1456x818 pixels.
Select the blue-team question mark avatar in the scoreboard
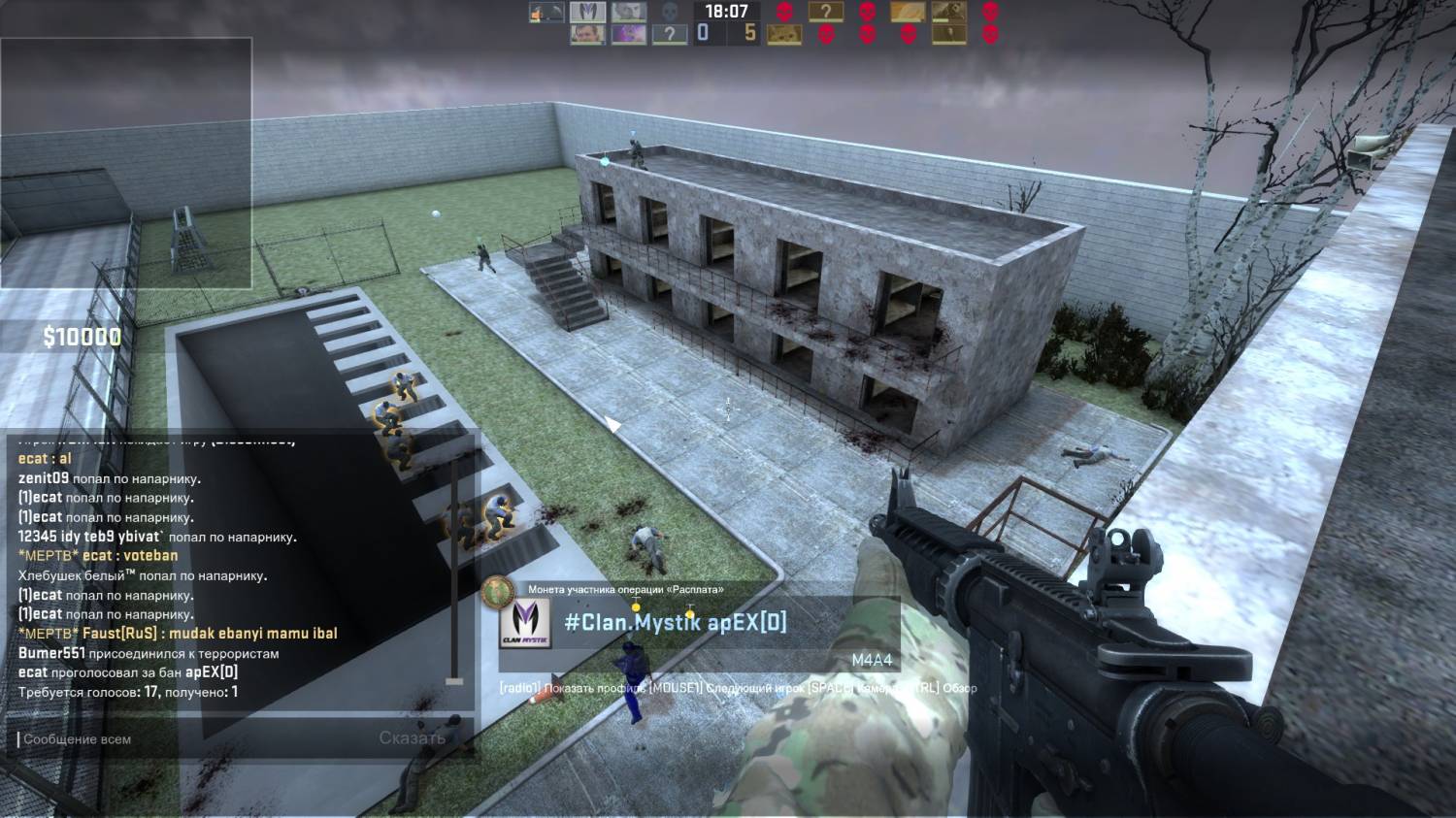coord(669,35)
